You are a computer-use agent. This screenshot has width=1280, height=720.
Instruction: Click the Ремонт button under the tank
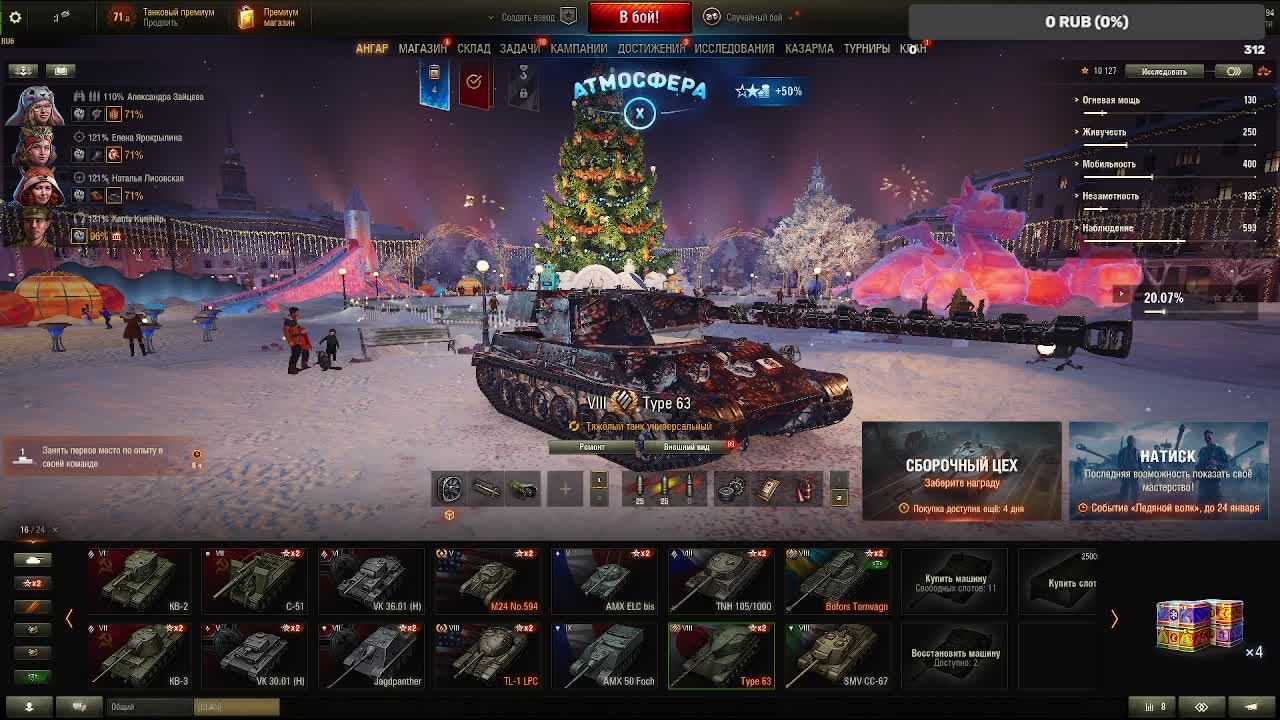tap(592, 447)
